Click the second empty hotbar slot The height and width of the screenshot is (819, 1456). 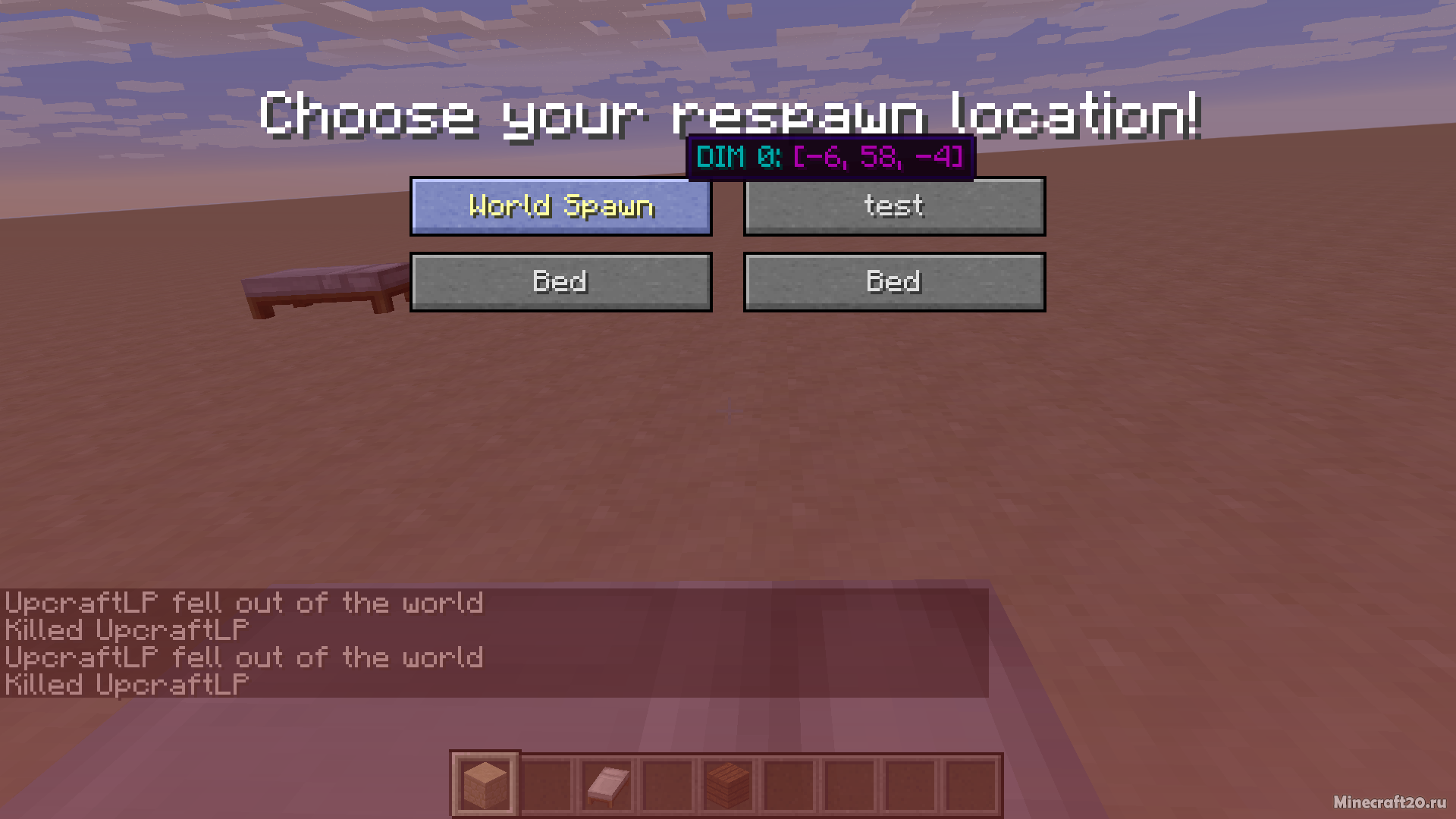(667, 781)
